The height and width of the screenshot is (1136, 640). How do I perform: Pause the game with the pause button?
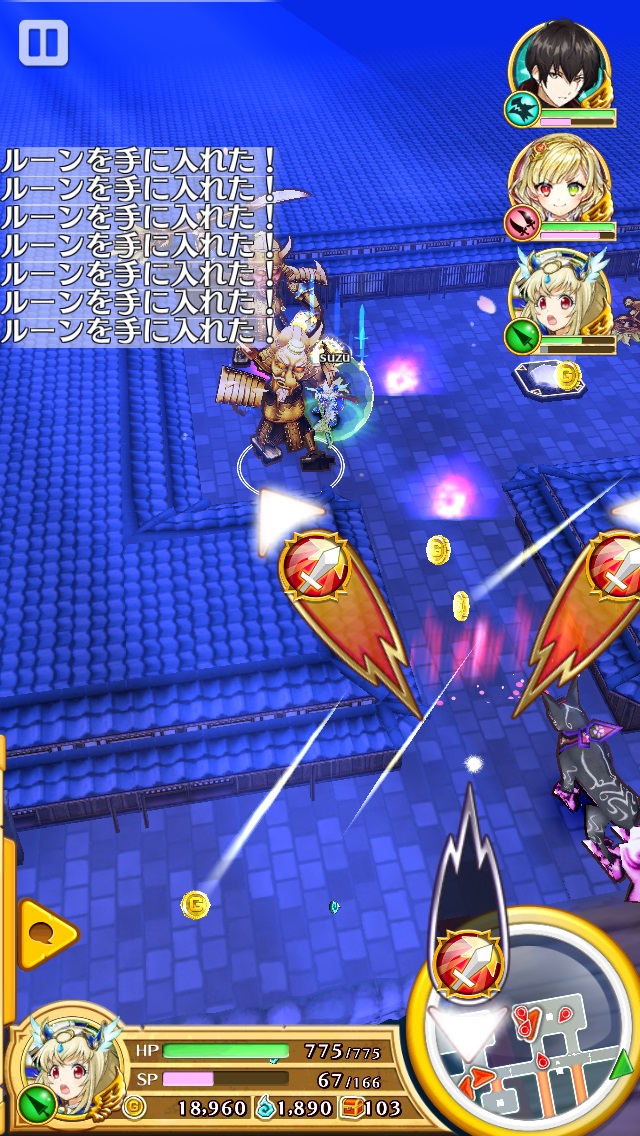coord(43,43)
